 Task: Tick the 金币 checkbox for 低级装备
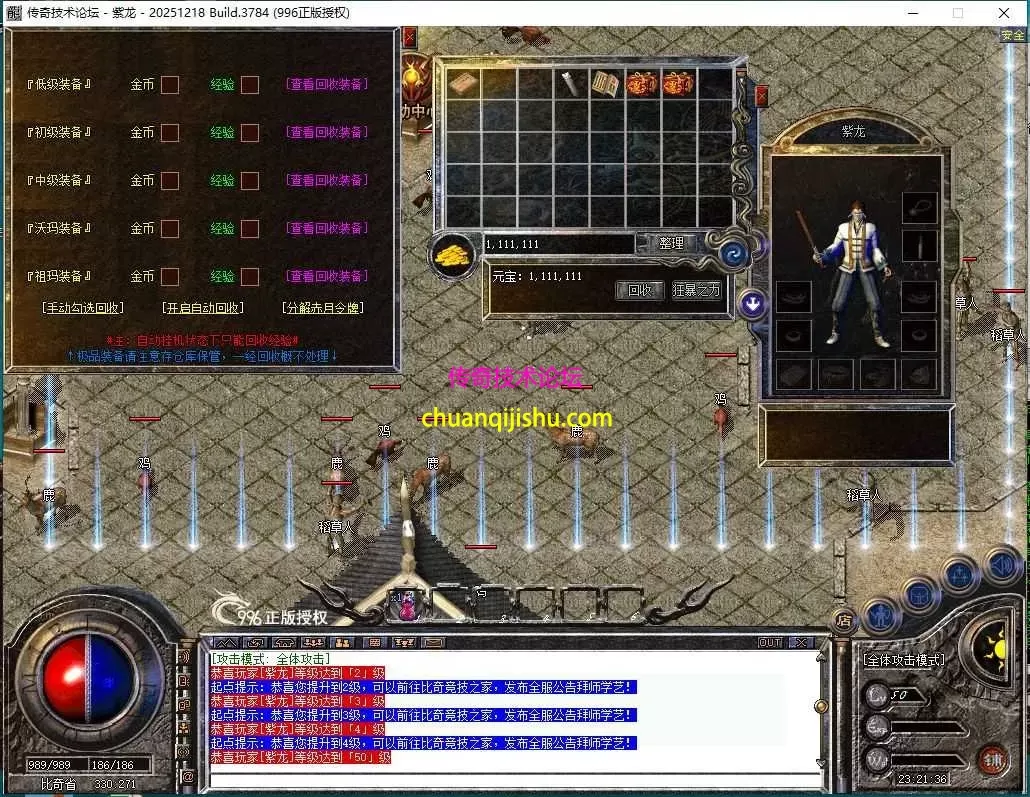click(x=170, y=84)
